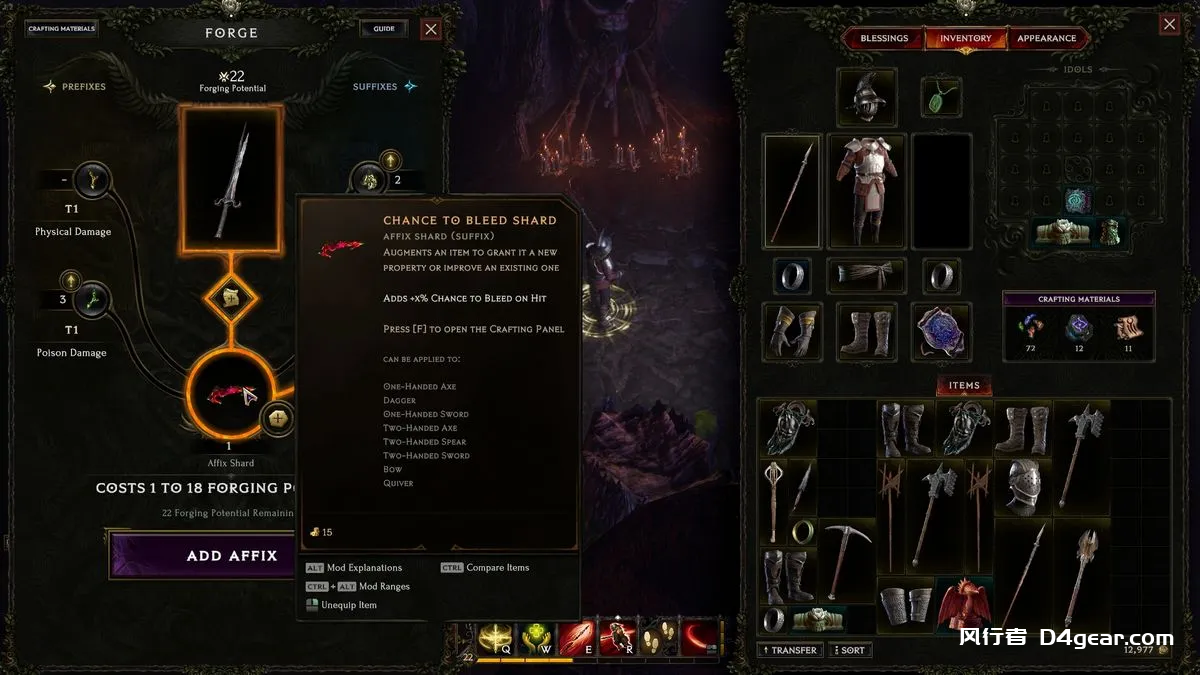Click the Chance to Bleed affix shard slot

click(x=230, y=393)
